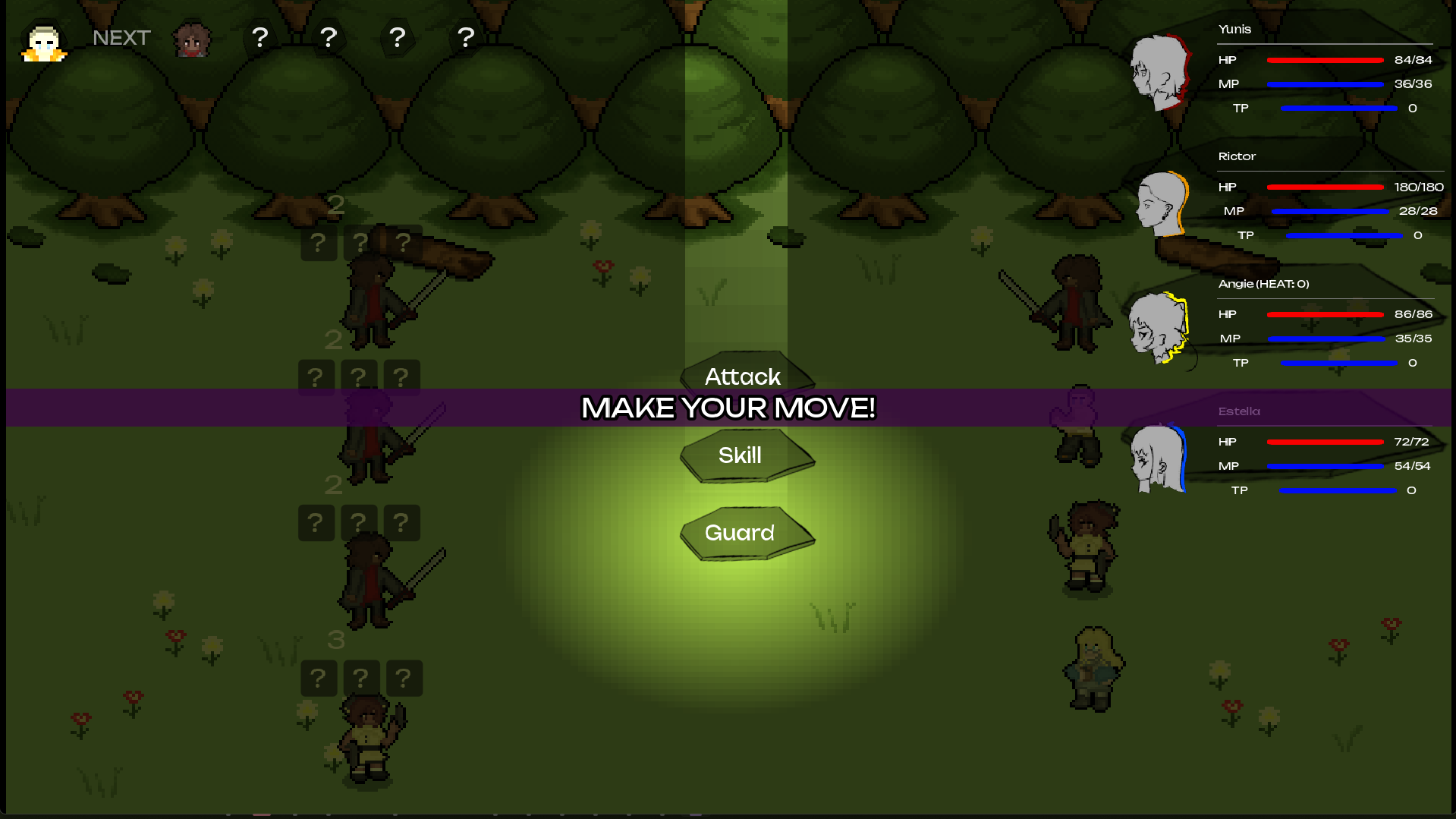Viewport: 1456px width, 819px height.
Task: Click Yunis's HP bar showing 84/84
Action: 1325,59
